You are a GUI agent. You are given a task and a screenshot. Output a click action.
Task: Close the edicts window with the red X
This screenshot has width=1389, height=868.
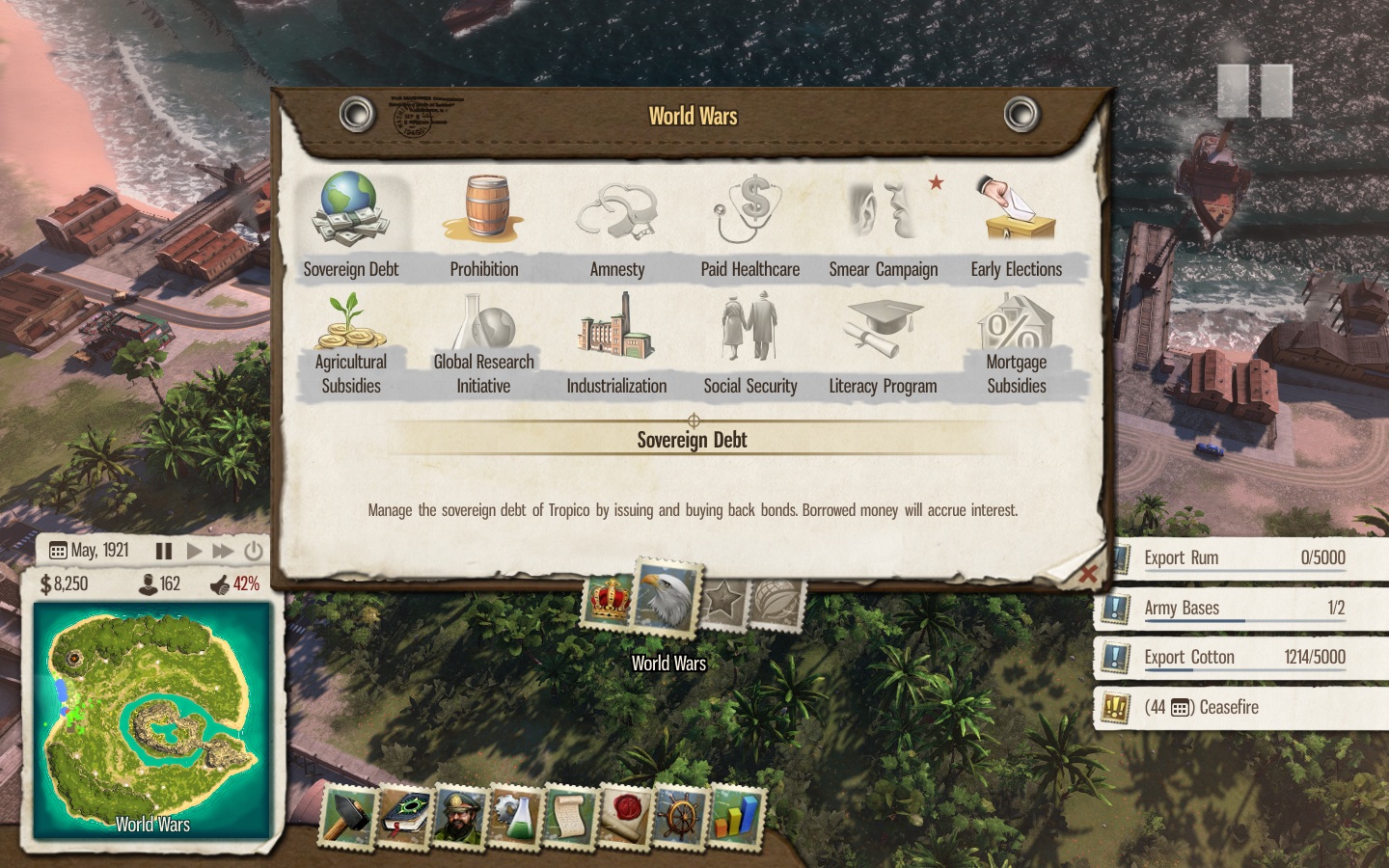[x=1088, y=575]
